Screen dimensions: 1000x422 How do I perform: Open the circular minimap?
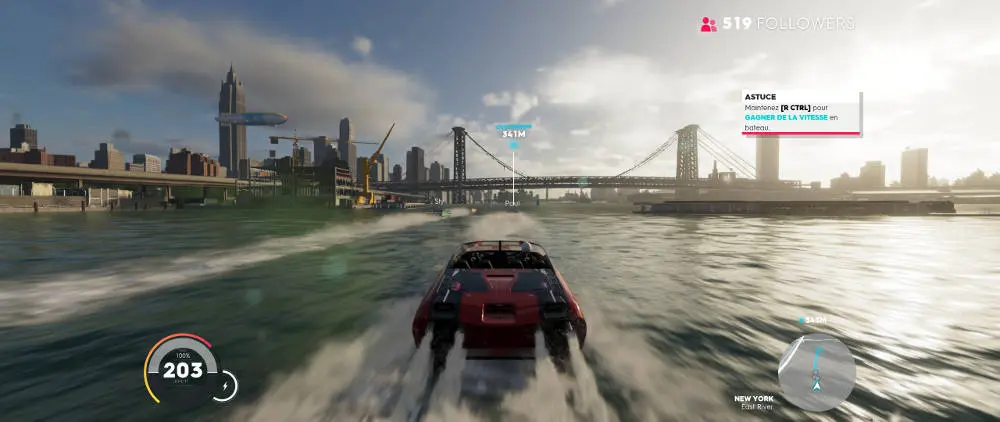(817, 371)
